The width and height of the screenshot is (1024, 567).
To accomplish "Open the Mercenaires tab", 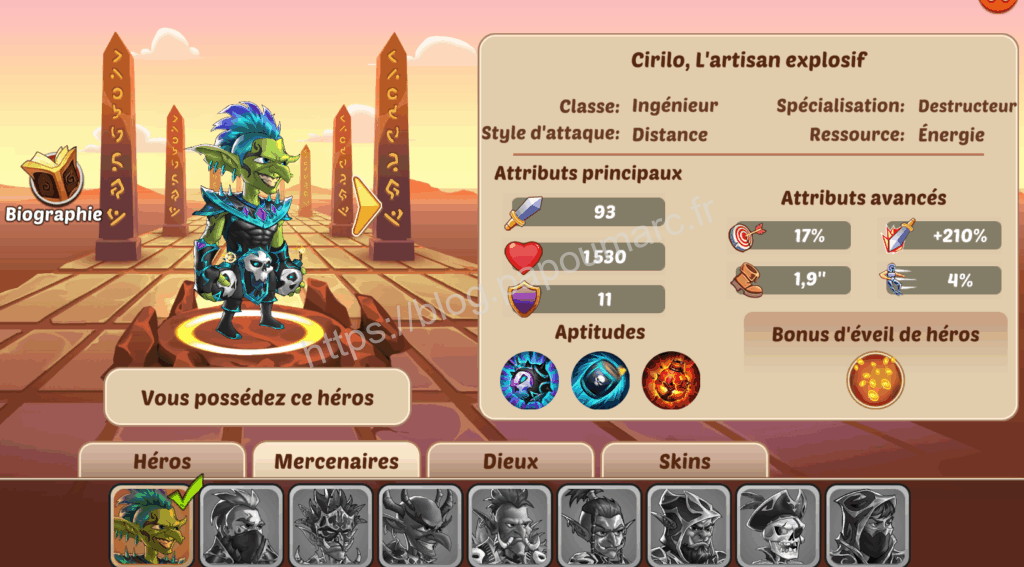I will coord(336,461).
